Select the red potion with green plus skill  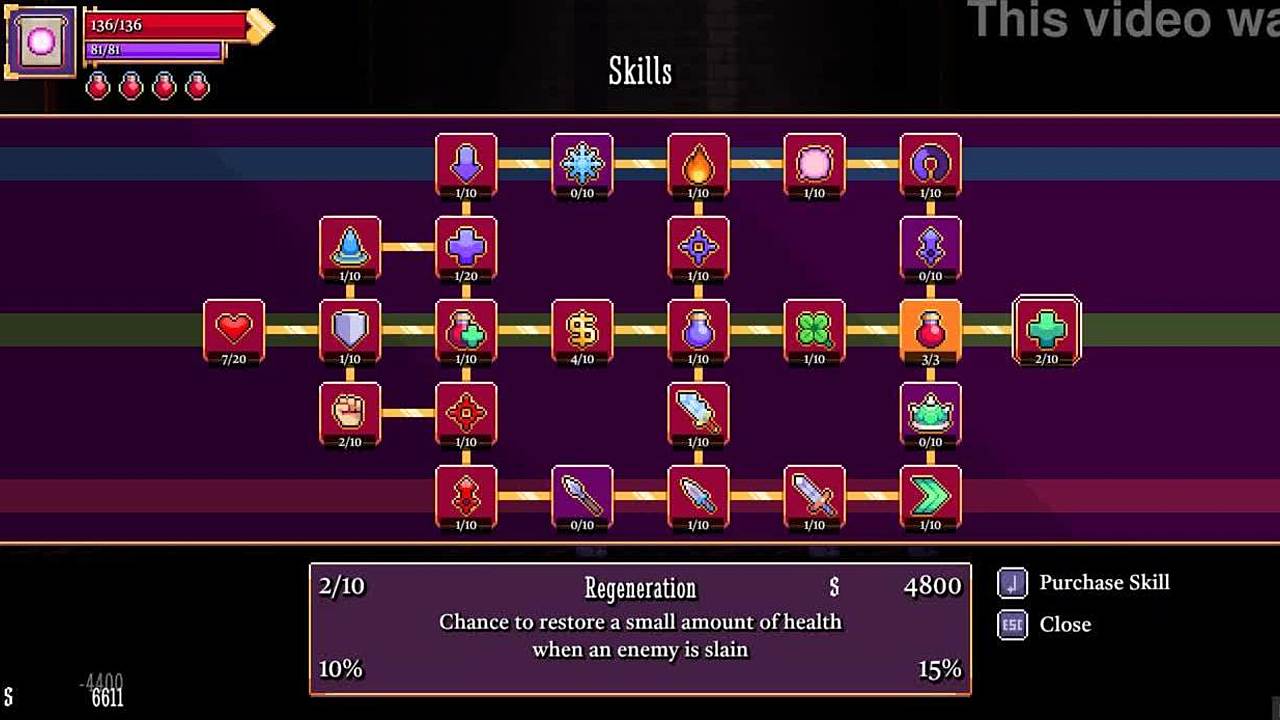tap(466, 329)
